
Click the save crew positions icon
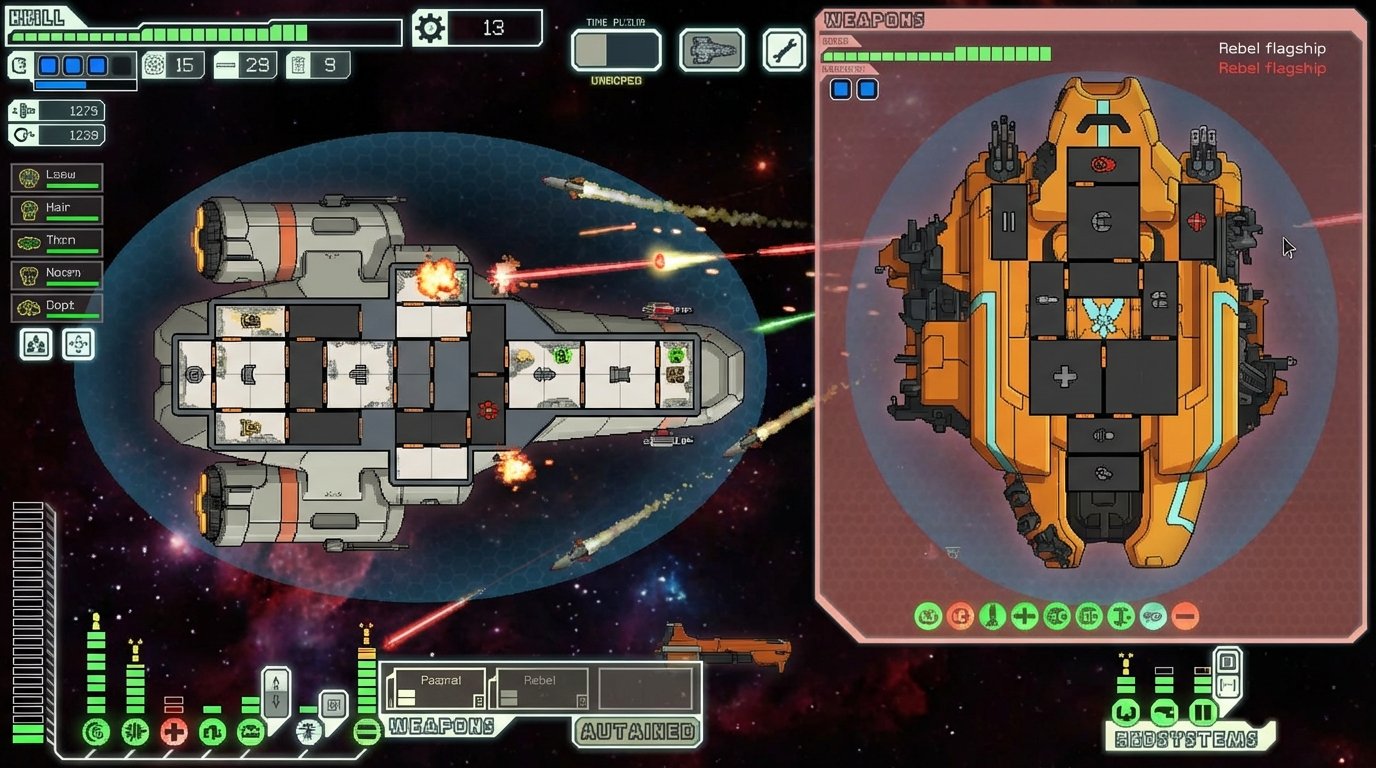tap(35, 344)
